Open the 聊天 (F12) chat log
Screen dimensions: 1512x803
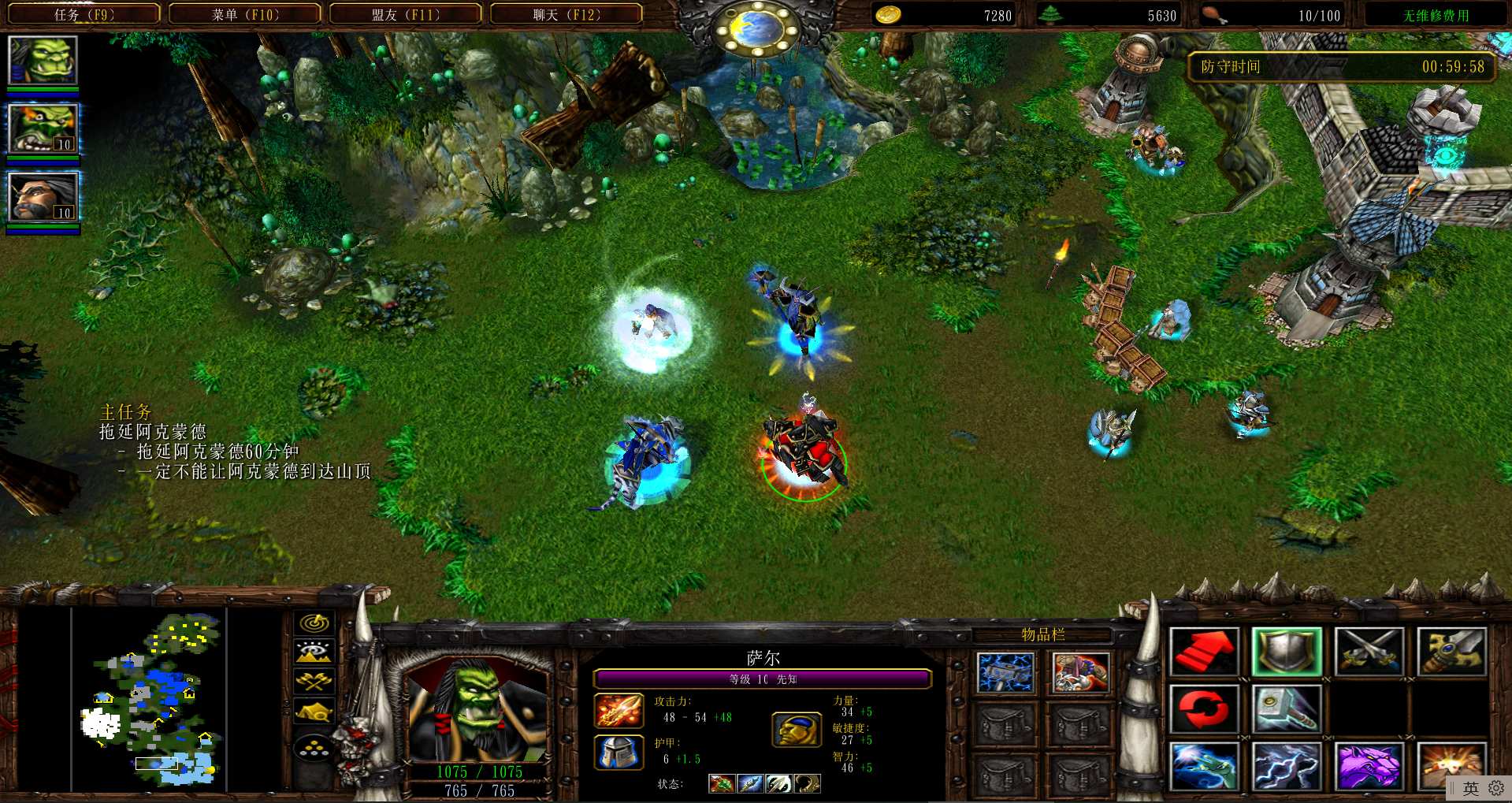coord(567,14)
